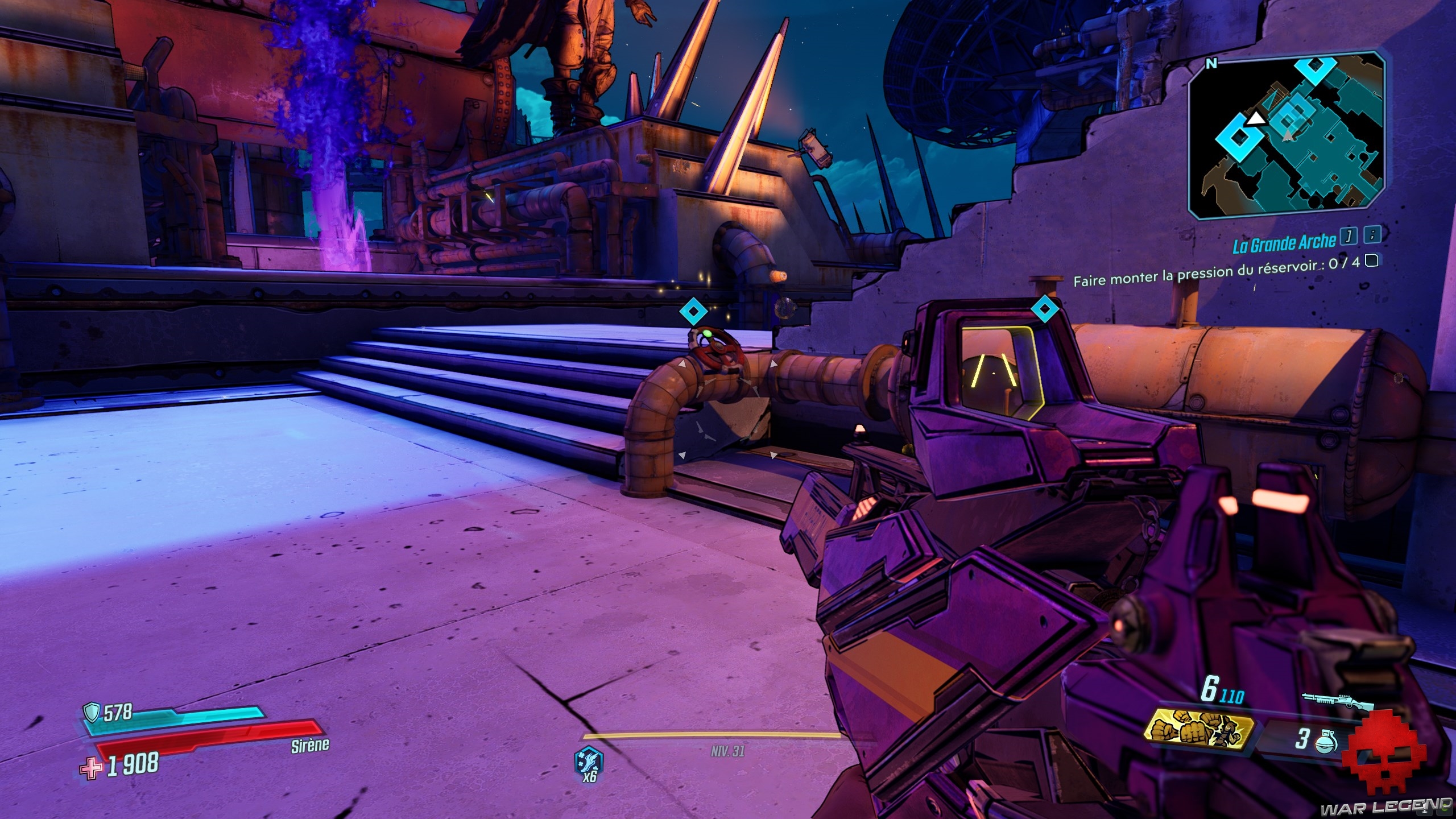Click the reservoir pressure objective checkbox
Image resolution: width=1456 pixels, height=819 pixels.
[1371, 261]
